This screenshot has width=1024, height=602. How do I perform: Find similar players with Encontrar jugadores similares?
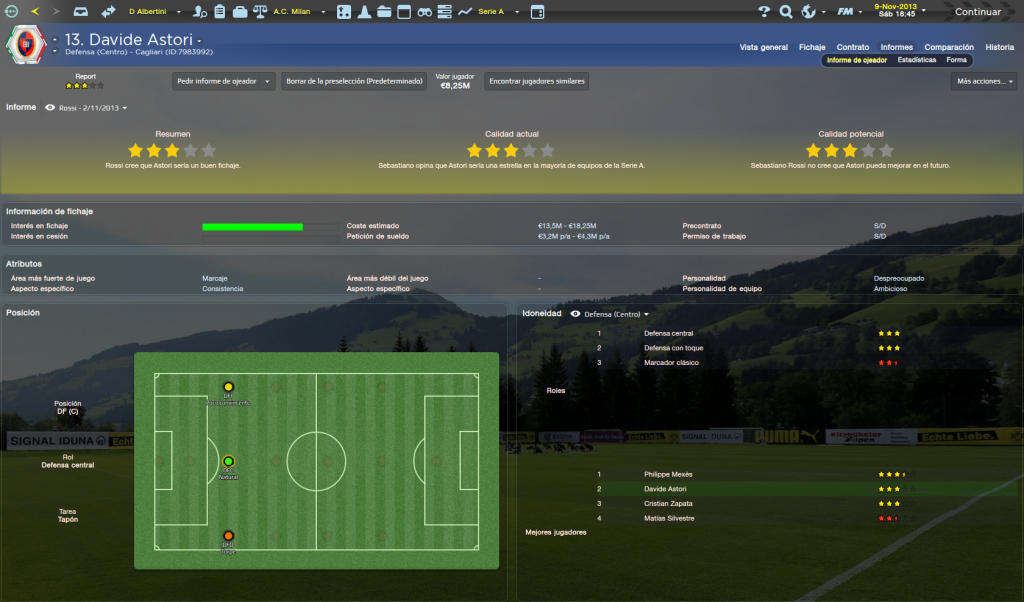pyautogui.click(x=536, y=82)
